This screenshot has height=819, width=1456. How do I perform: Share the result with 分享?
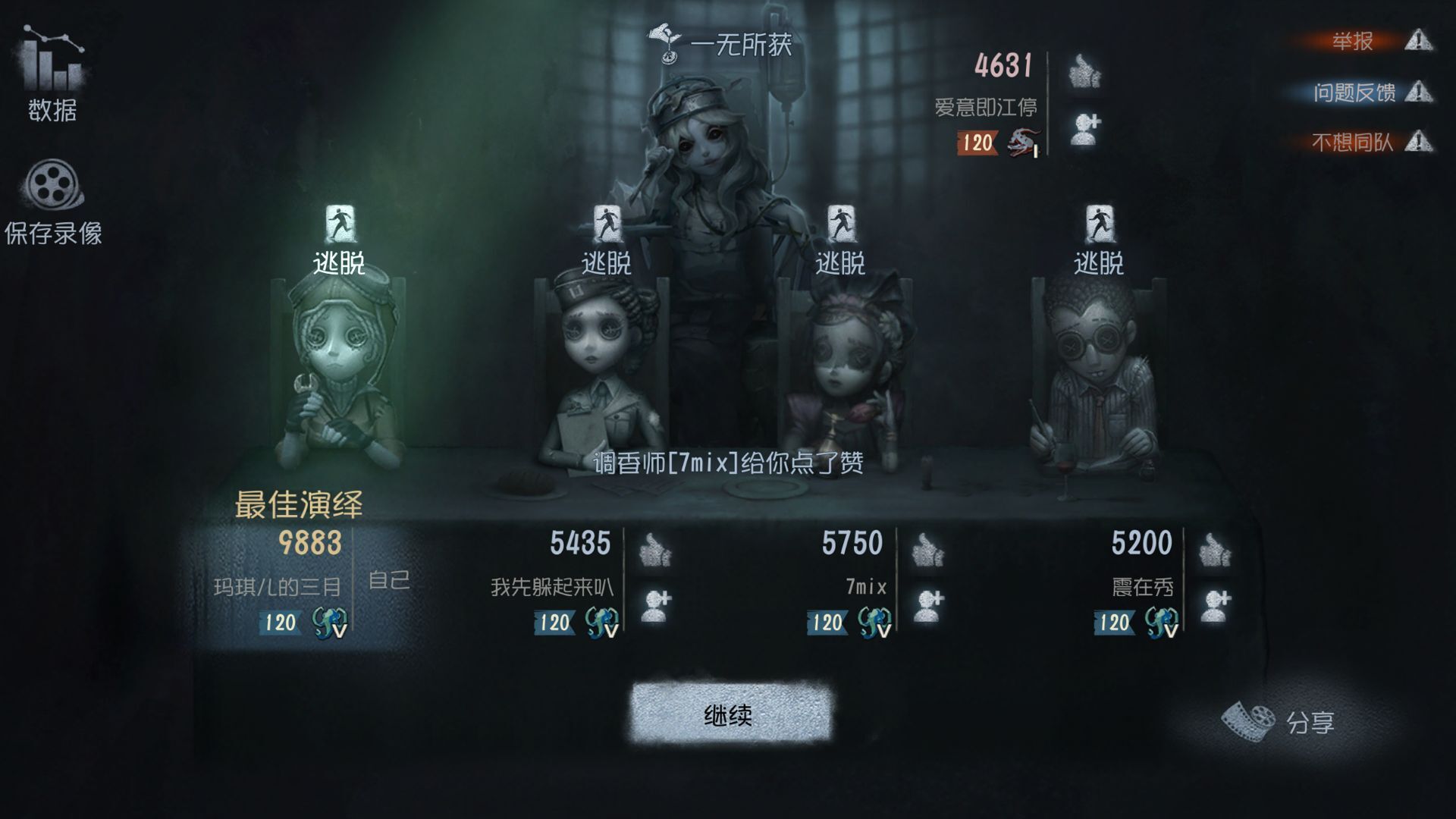tap(1282, 721)
